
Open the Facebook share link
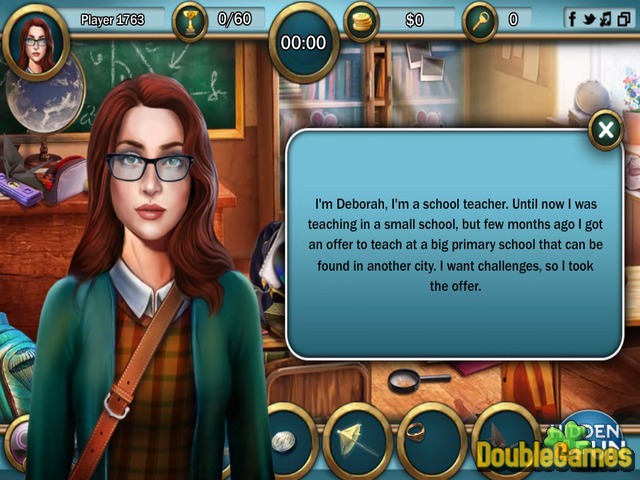pyautogui.click(x=574, y=18)
